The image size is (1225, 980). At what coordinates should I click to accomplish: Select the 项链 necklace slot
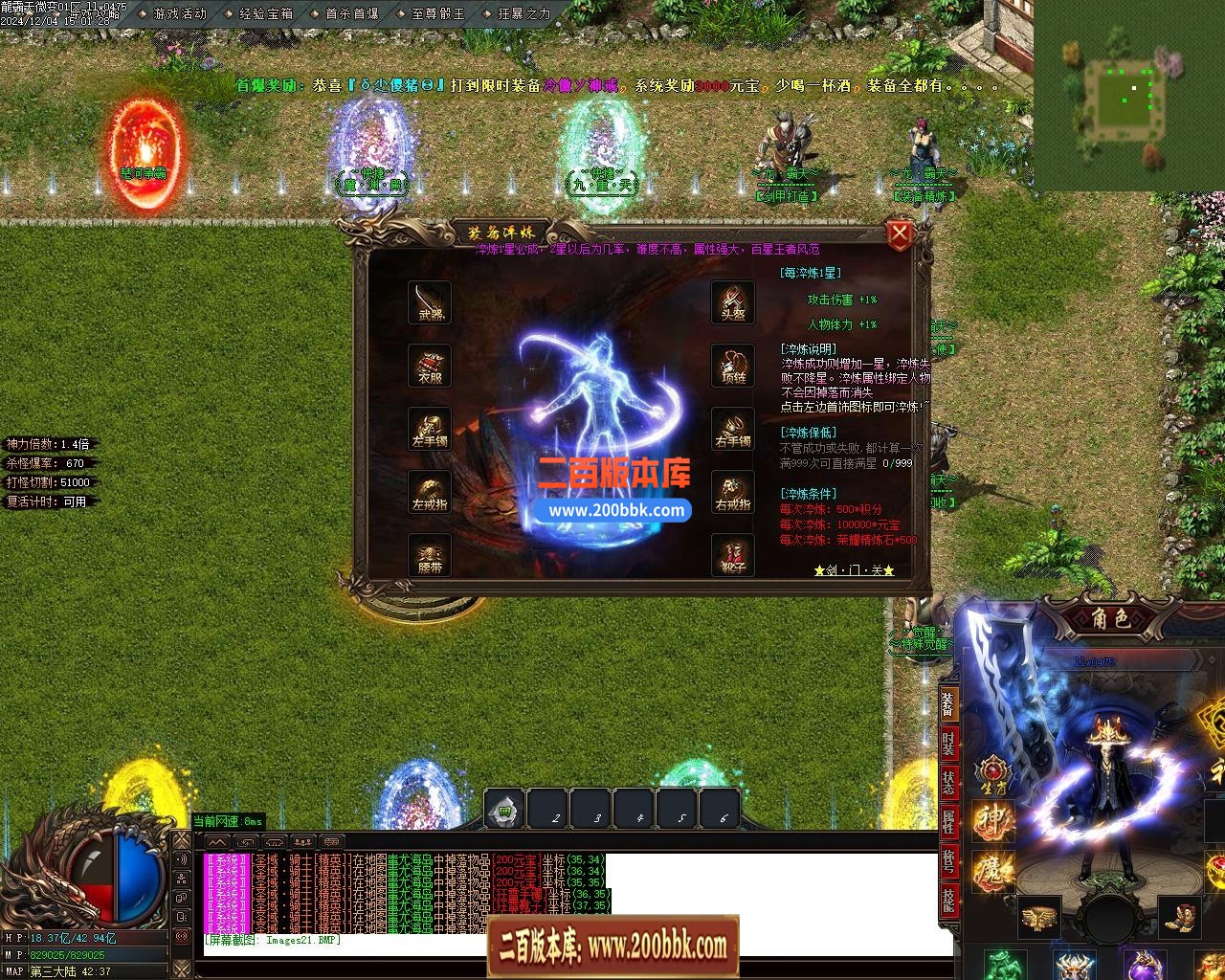pyautogui.click(x=733, y=365)
